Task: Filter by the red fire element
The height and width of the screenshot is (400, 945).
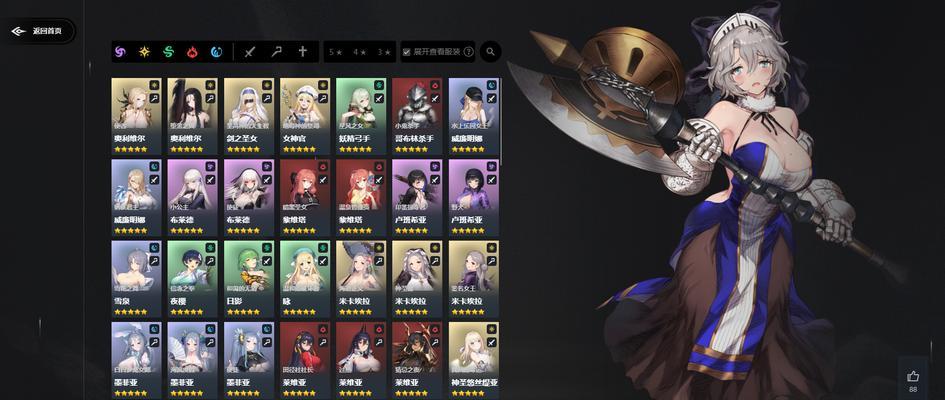Action: [x=193, y=51]
